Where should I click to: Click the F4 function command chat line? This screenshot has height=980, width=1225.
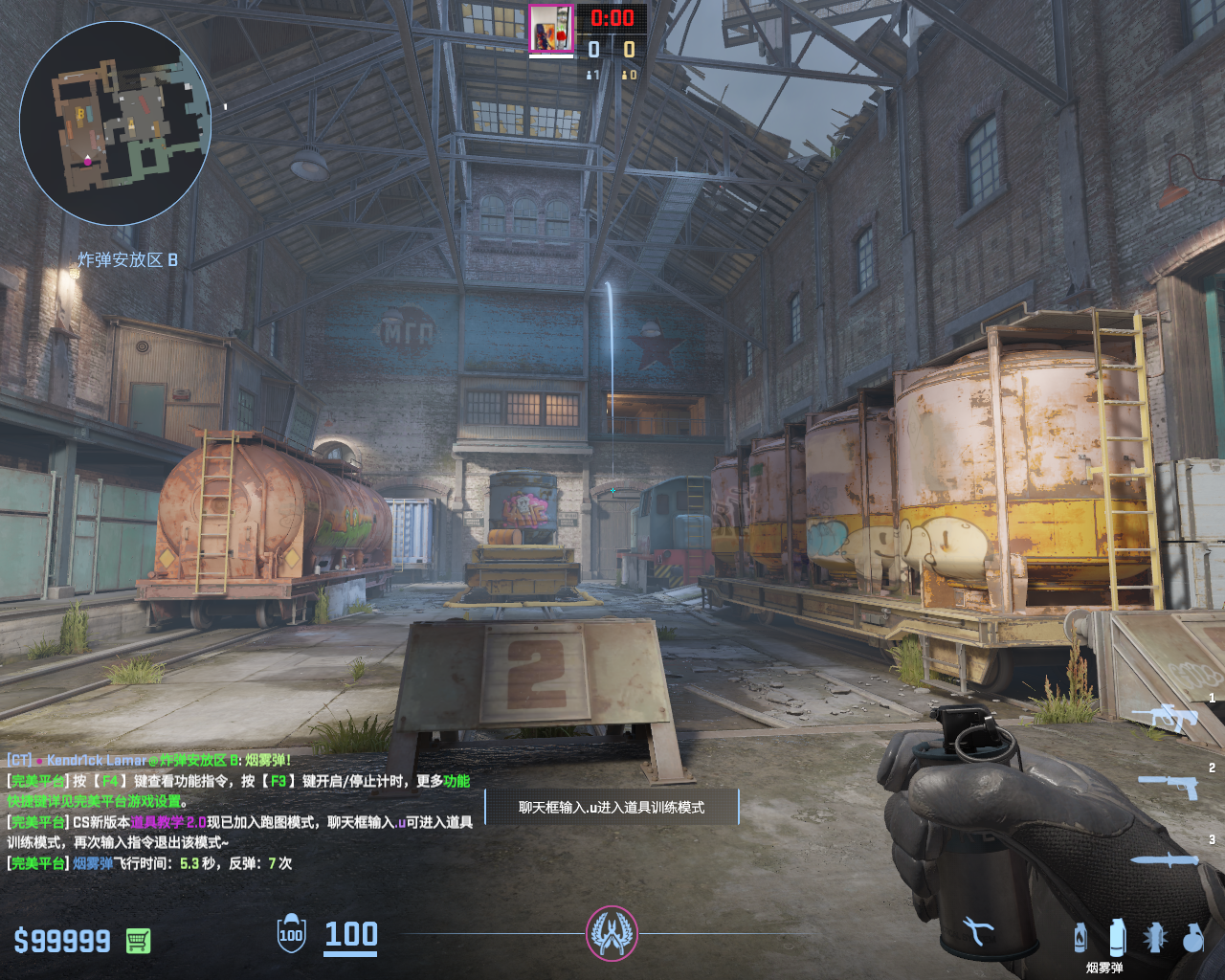pyautogui.click(x=238, y=781)
